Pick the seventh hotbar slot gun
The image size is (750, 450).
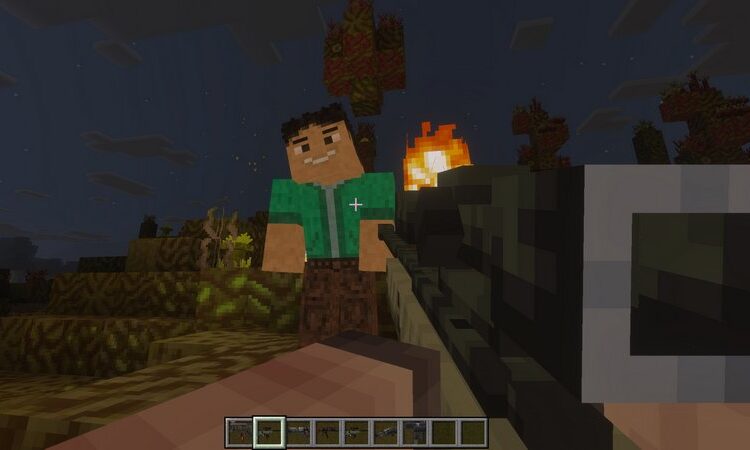(414, 432)
